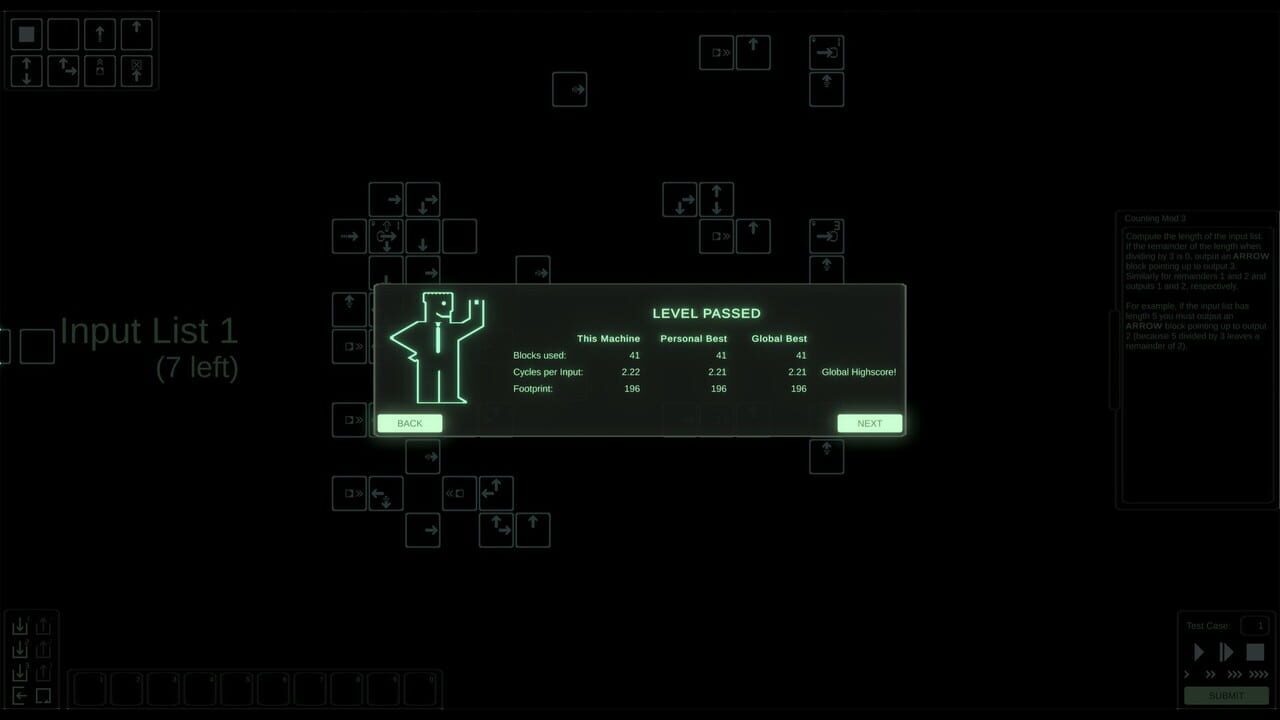
Task: Click the Test Case number field
Action: coord(1255,625)
